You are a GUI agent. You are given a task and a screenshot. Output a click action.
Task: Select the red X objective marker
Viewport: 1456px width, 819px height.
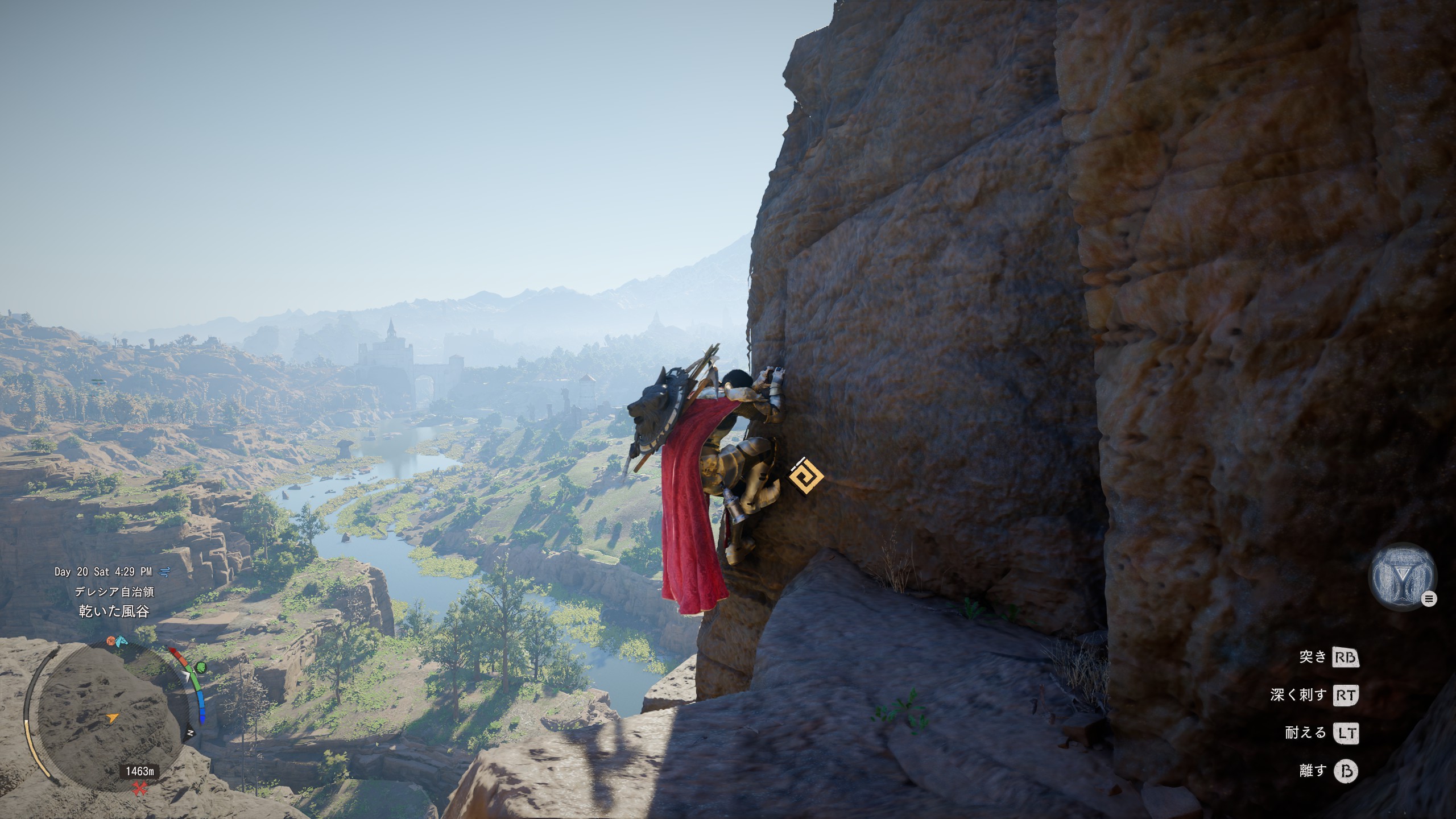click(x=139, y=788)
